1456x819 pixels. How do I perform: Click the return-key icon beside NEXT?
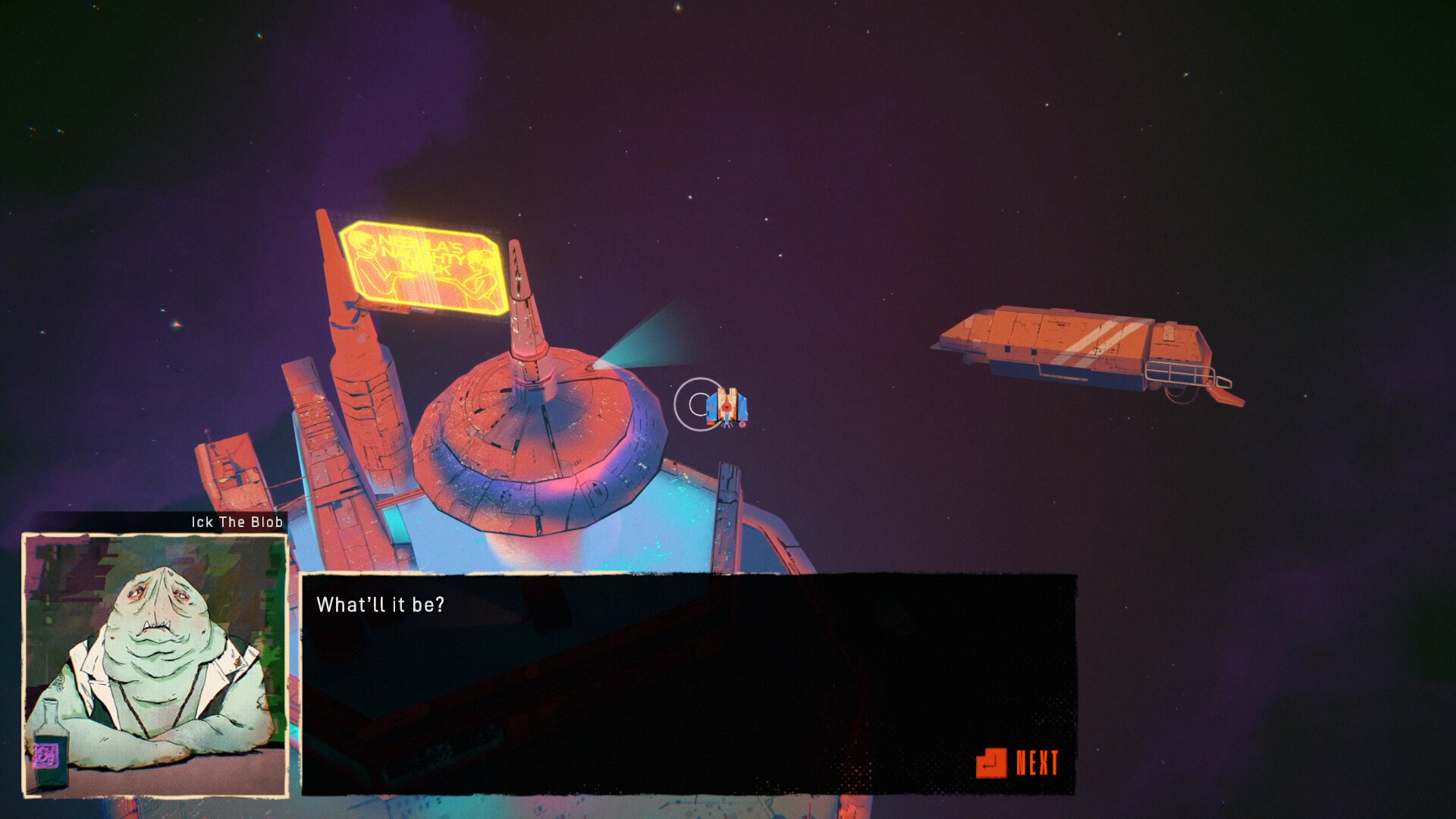pos(991,762)
